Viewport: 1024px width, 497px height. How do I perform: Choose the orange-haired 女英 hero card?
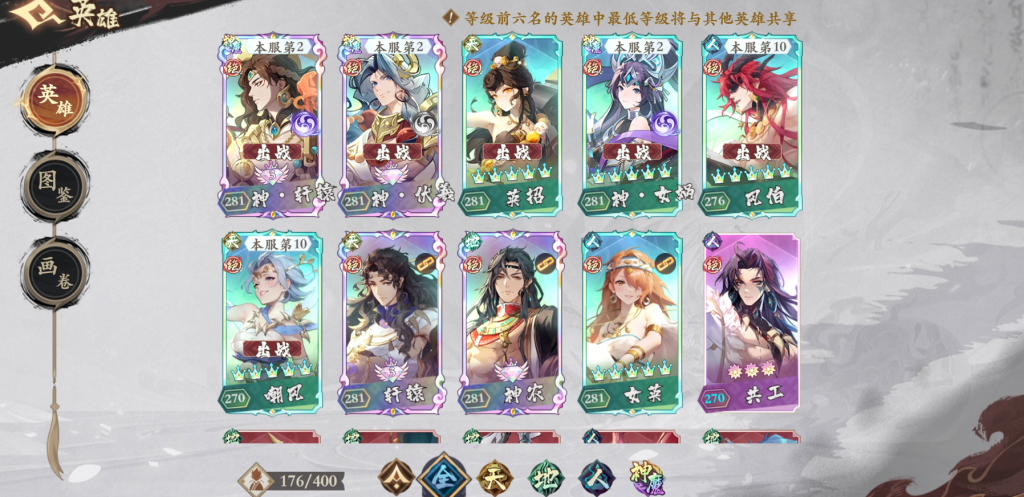(632, 322)
